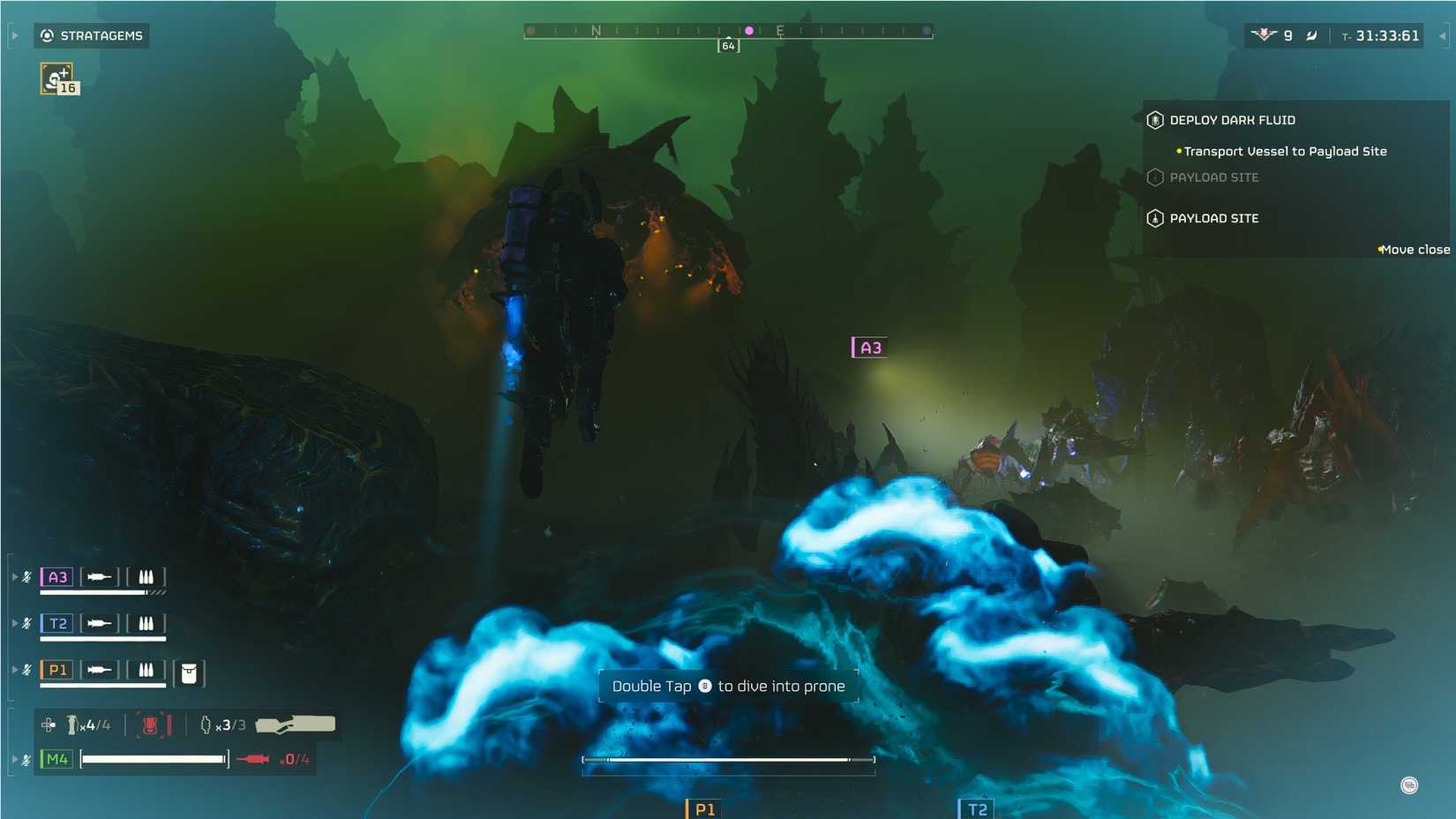Unmute squad member M4
Screen dimensions: 1456x819
tap(26, 757)
